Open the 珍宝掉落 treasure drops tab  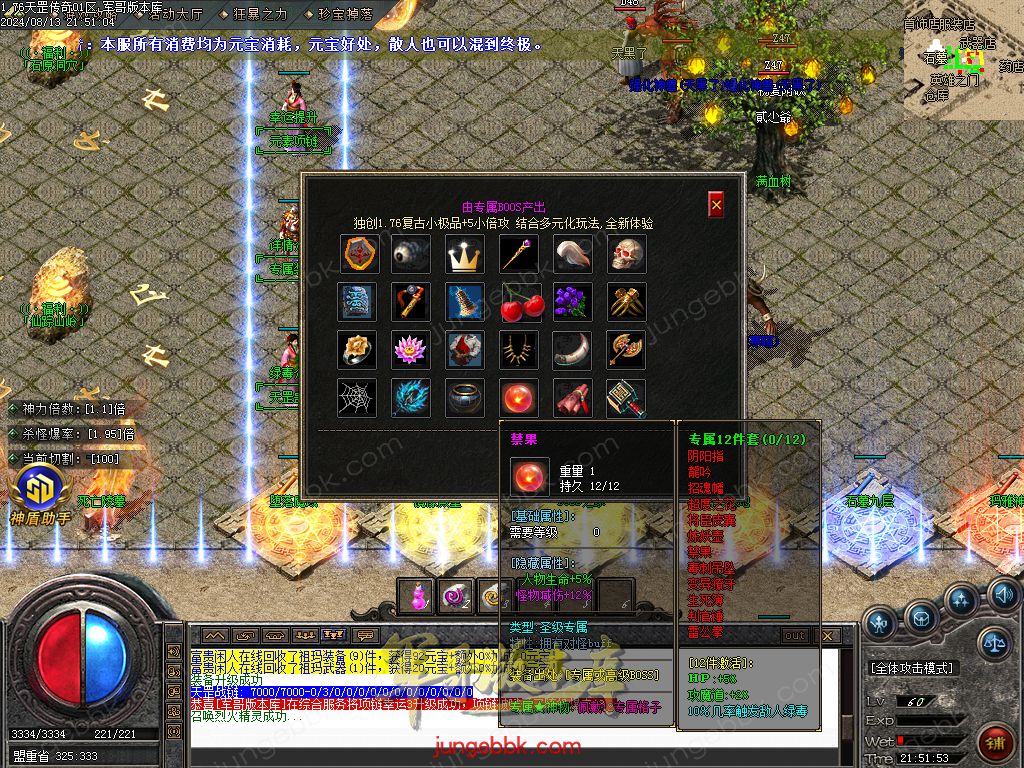[x=344, y=14]
